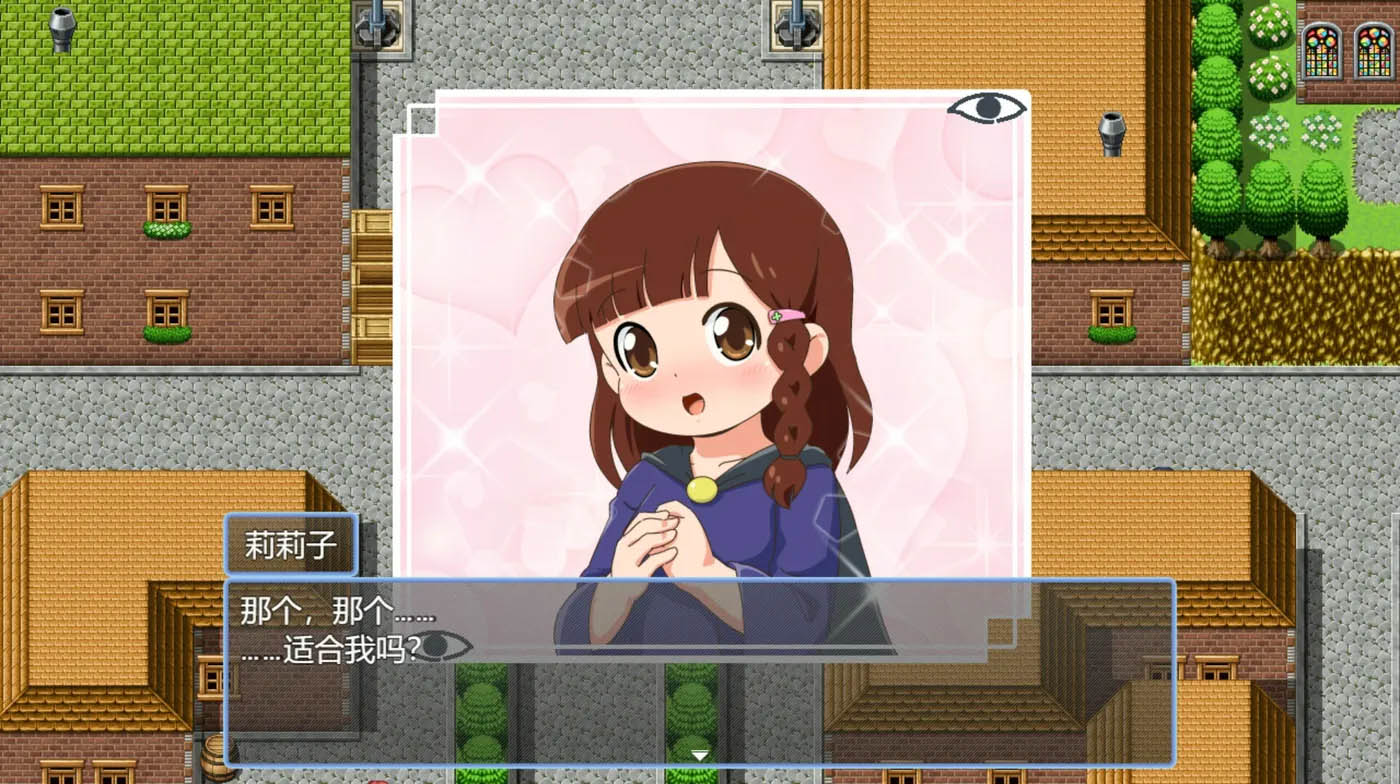Click the 莉莉子 name box
This screenshot has height=784, width=1400.
coord(292,545)
